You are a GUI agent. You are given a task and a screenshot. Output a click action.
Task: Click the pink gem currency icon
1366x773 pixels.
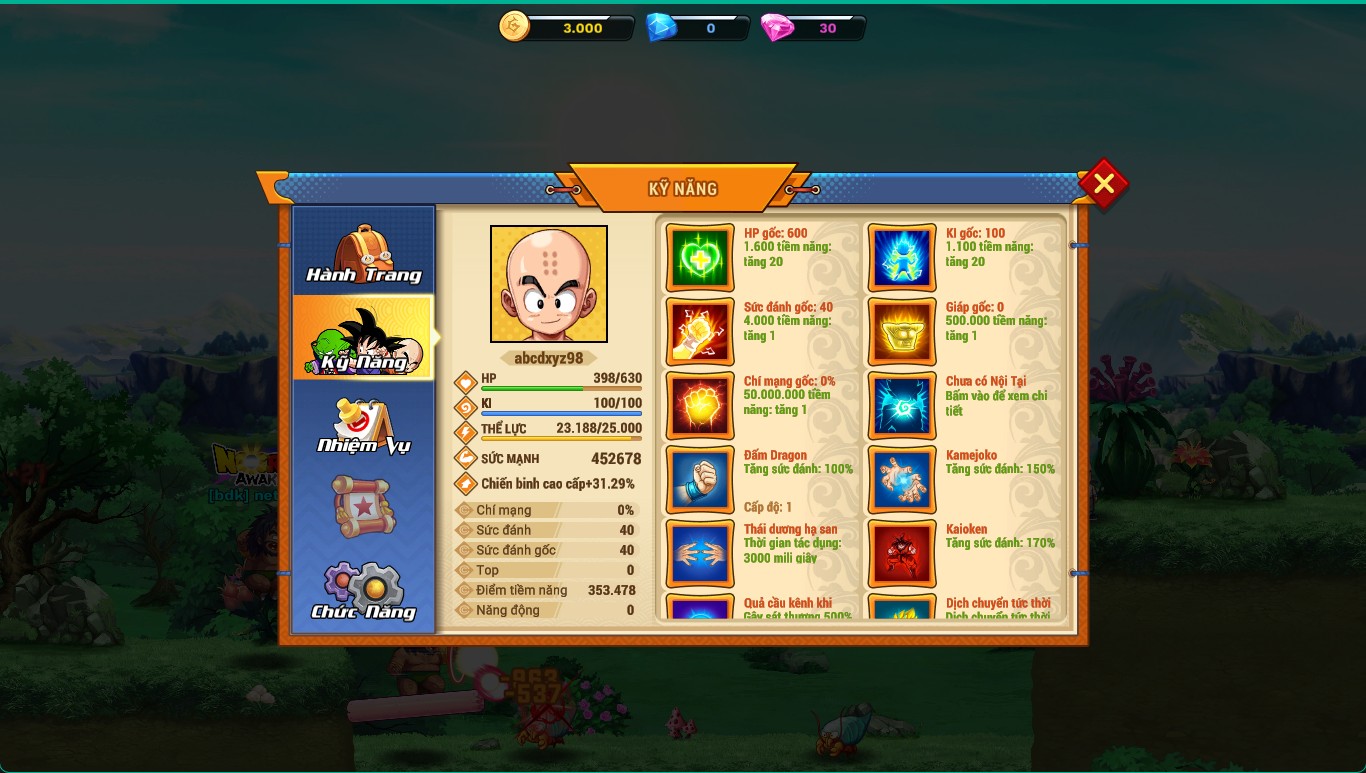pos(777,28)
